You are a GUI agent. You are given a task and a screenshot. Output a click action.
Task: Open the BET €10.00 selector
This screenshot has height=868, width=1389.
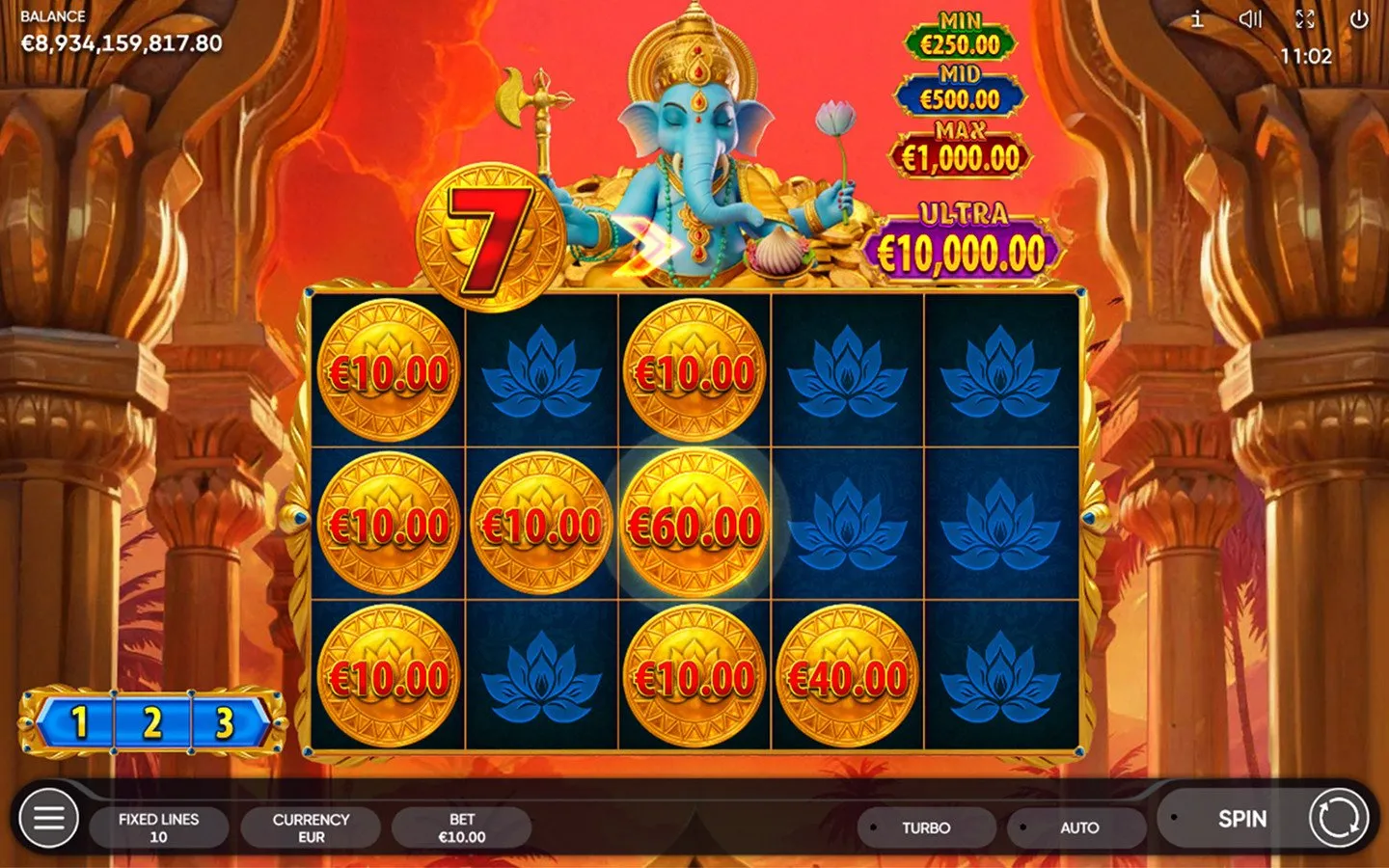point(463,827)
